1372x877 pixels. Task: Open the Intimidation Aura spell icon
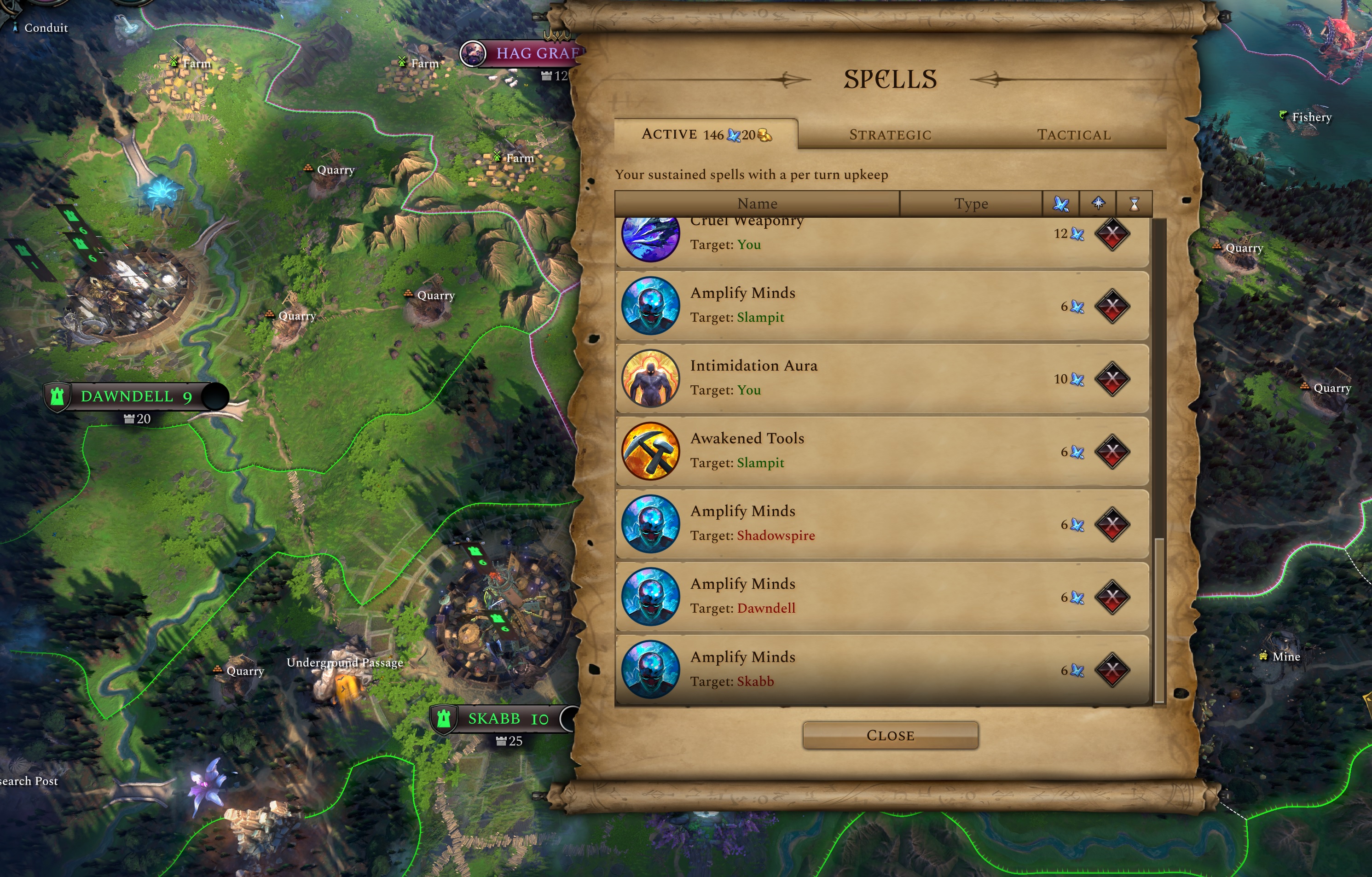[x=651, y=378]
